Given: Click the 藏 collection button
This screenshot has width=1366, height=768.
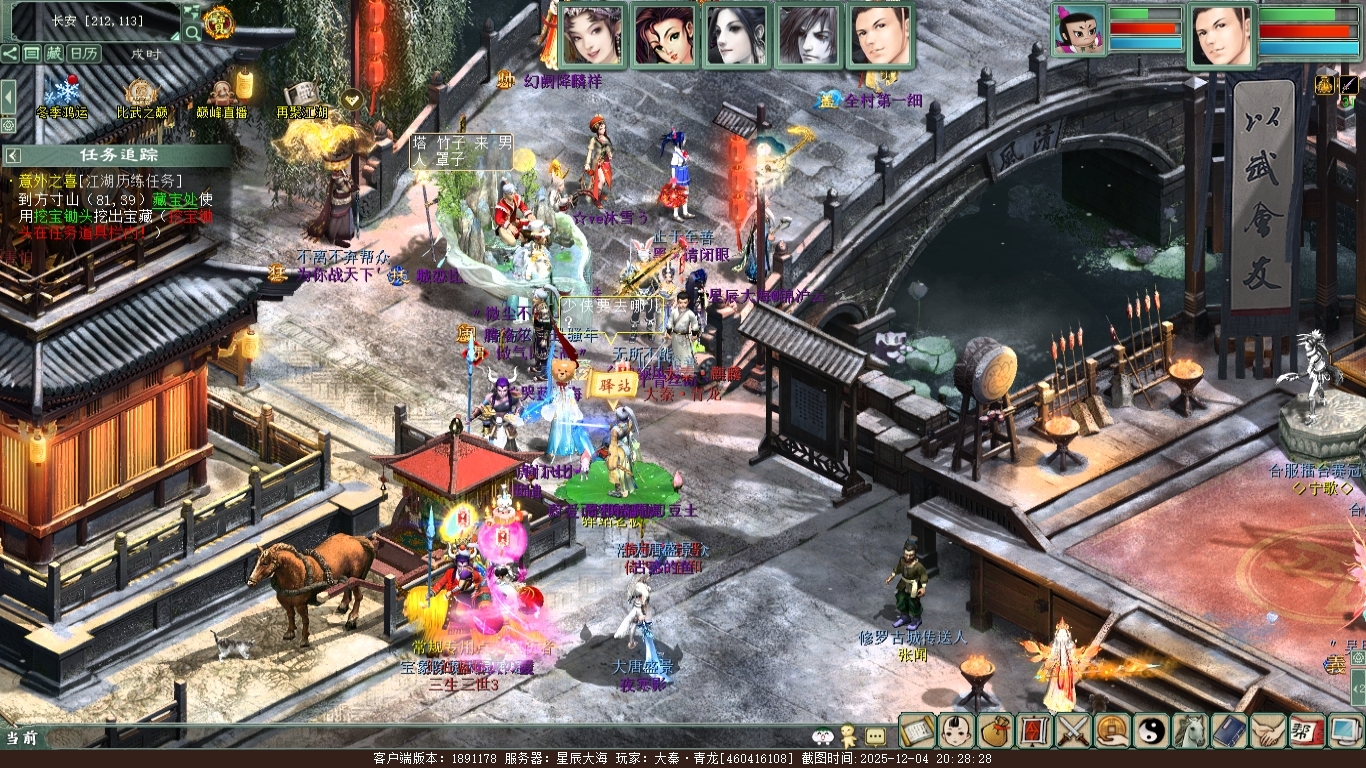Looking at the screenshot, I should tap(54, 53).
